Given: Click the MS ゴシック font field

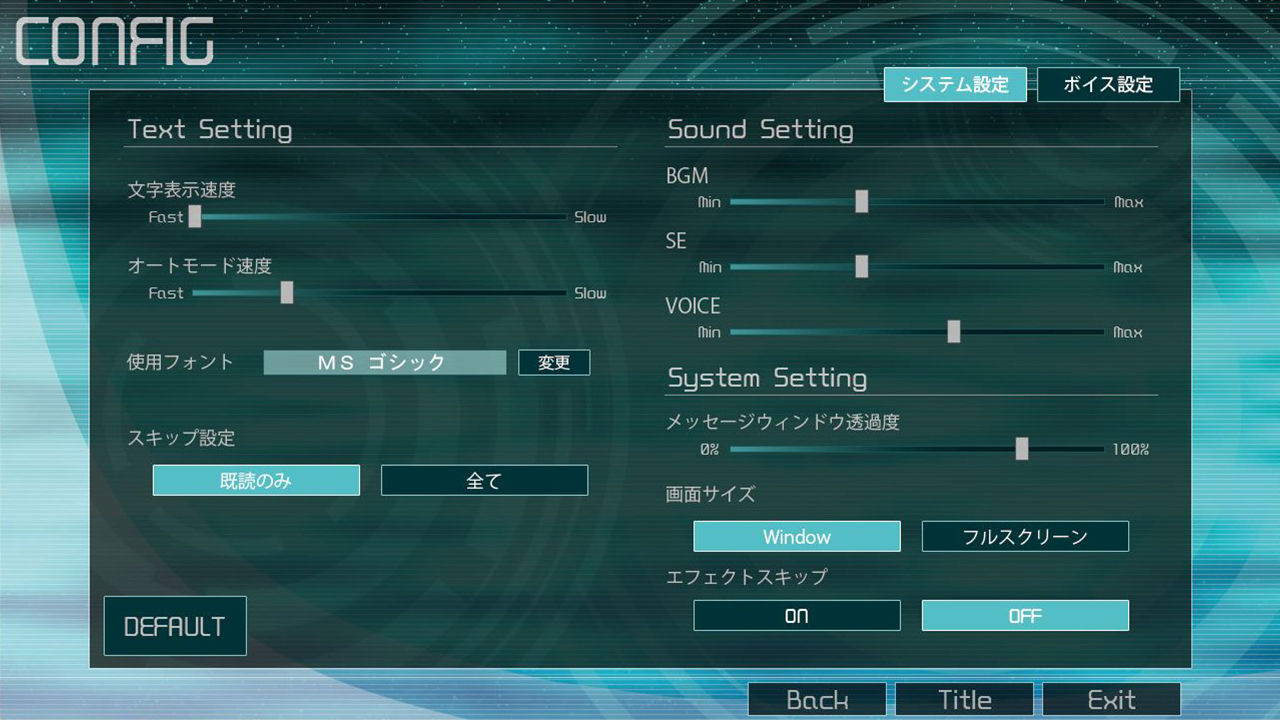Looking at the screenshot, I should click(x=384, y=362).
